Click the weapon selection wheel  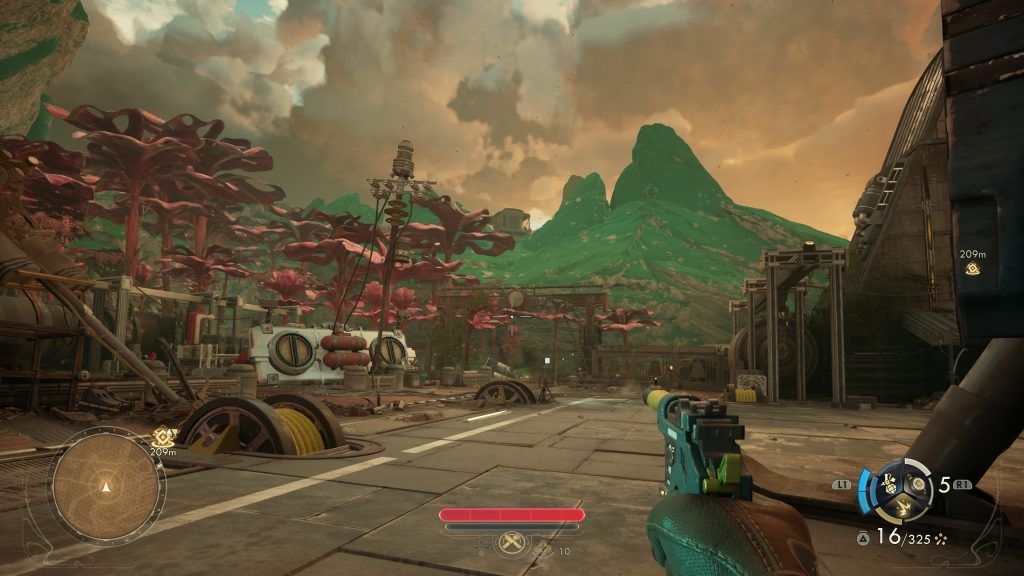pyautogui.click(x=904, y=490)
